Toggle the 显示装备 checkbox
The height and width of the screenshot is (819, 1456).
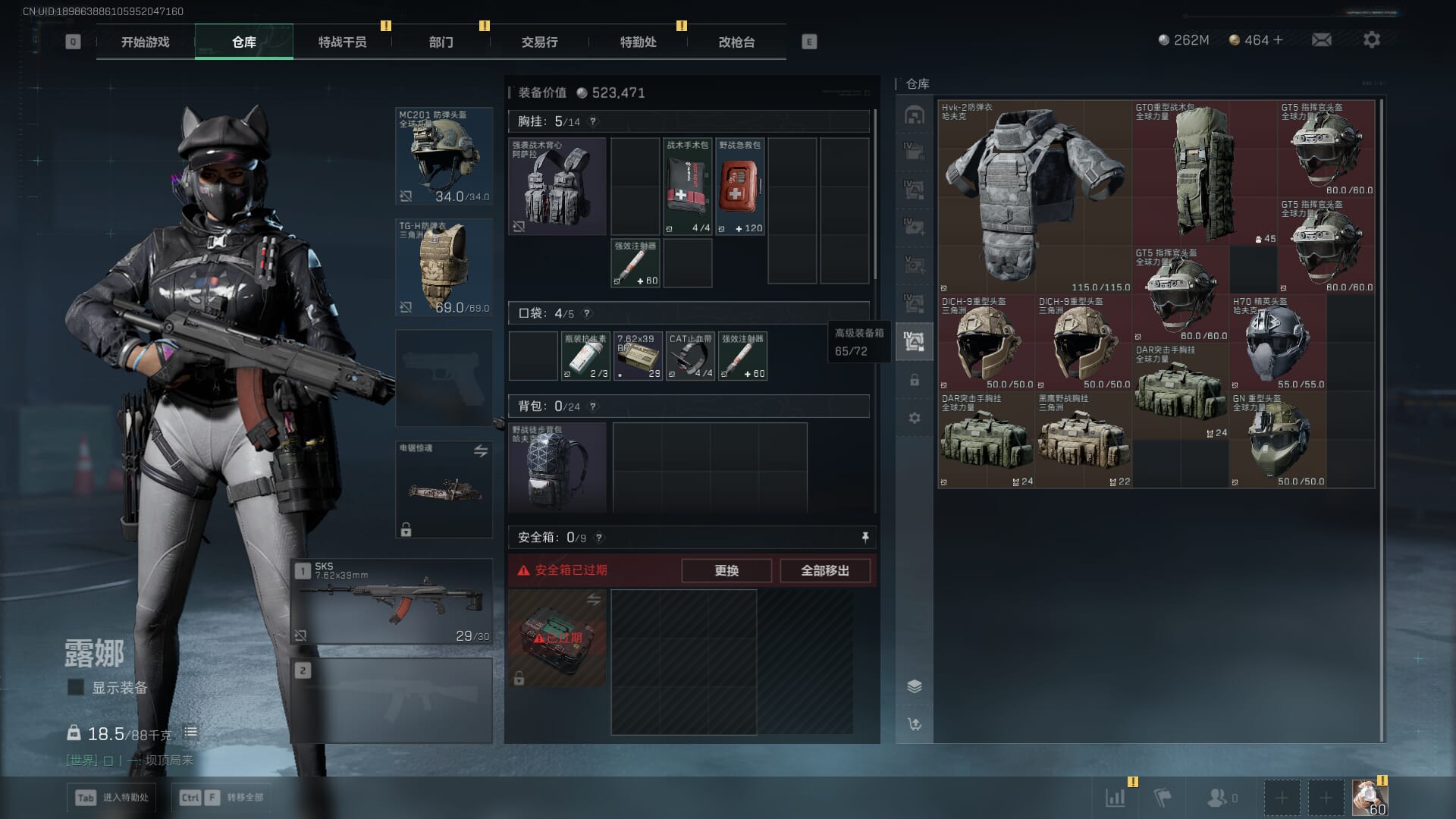76,687
